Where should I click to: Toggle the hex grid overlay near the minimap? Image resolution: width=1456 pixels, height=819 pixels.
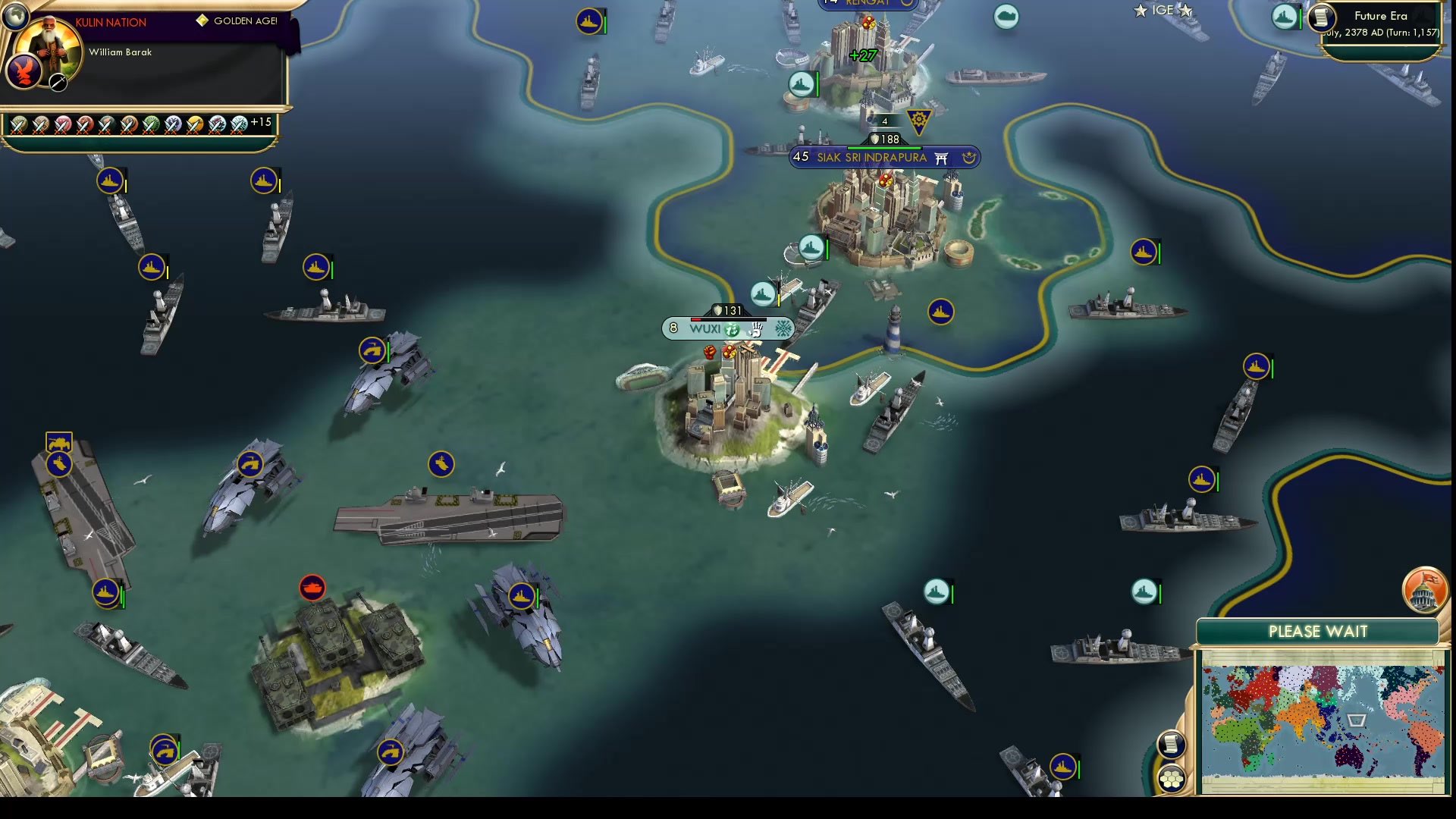(1172, 777)
